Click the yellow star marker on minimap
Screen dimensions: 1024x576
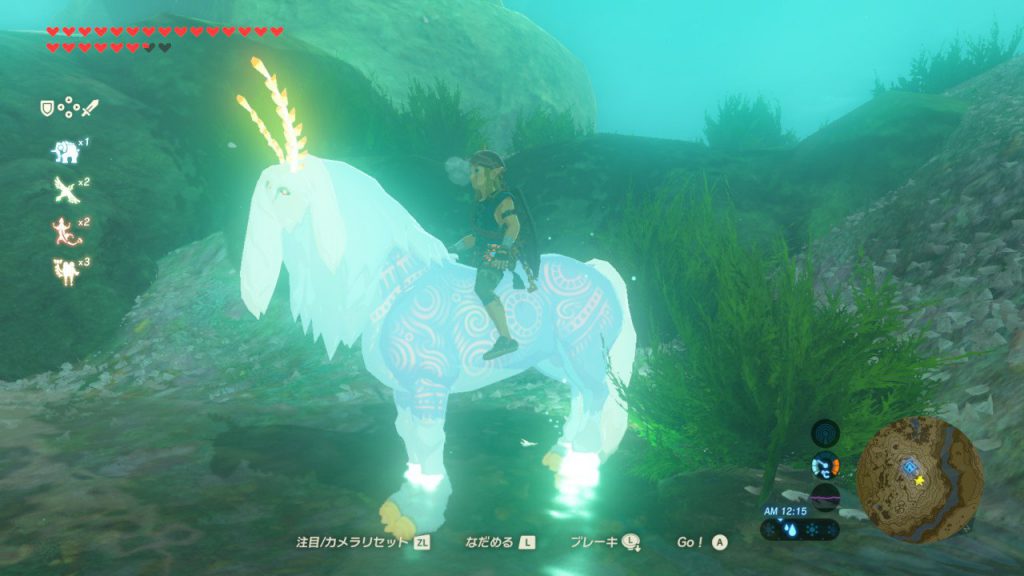pos(919,481)
